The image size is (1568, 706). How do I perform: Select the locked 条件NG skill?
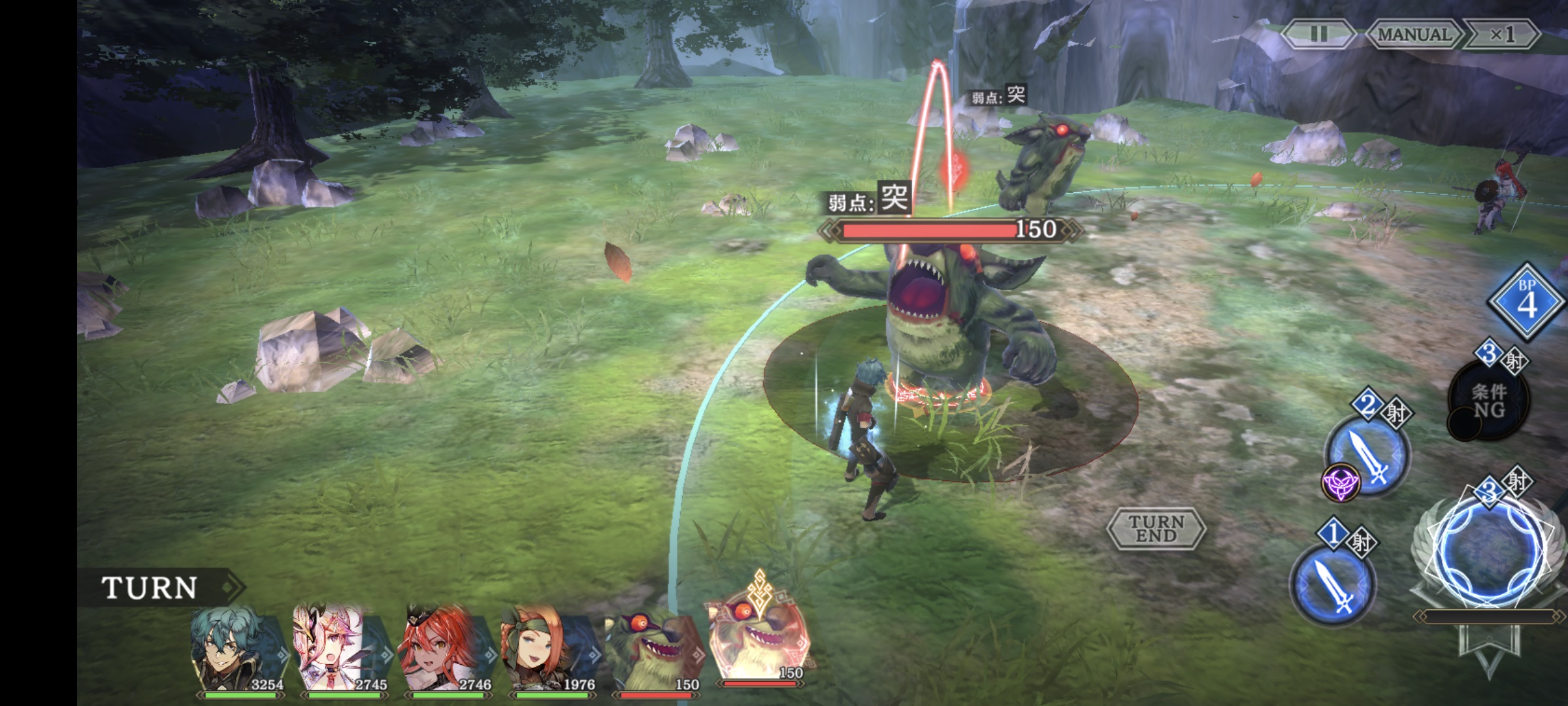pyautogui.click(x=1489, y=400)
